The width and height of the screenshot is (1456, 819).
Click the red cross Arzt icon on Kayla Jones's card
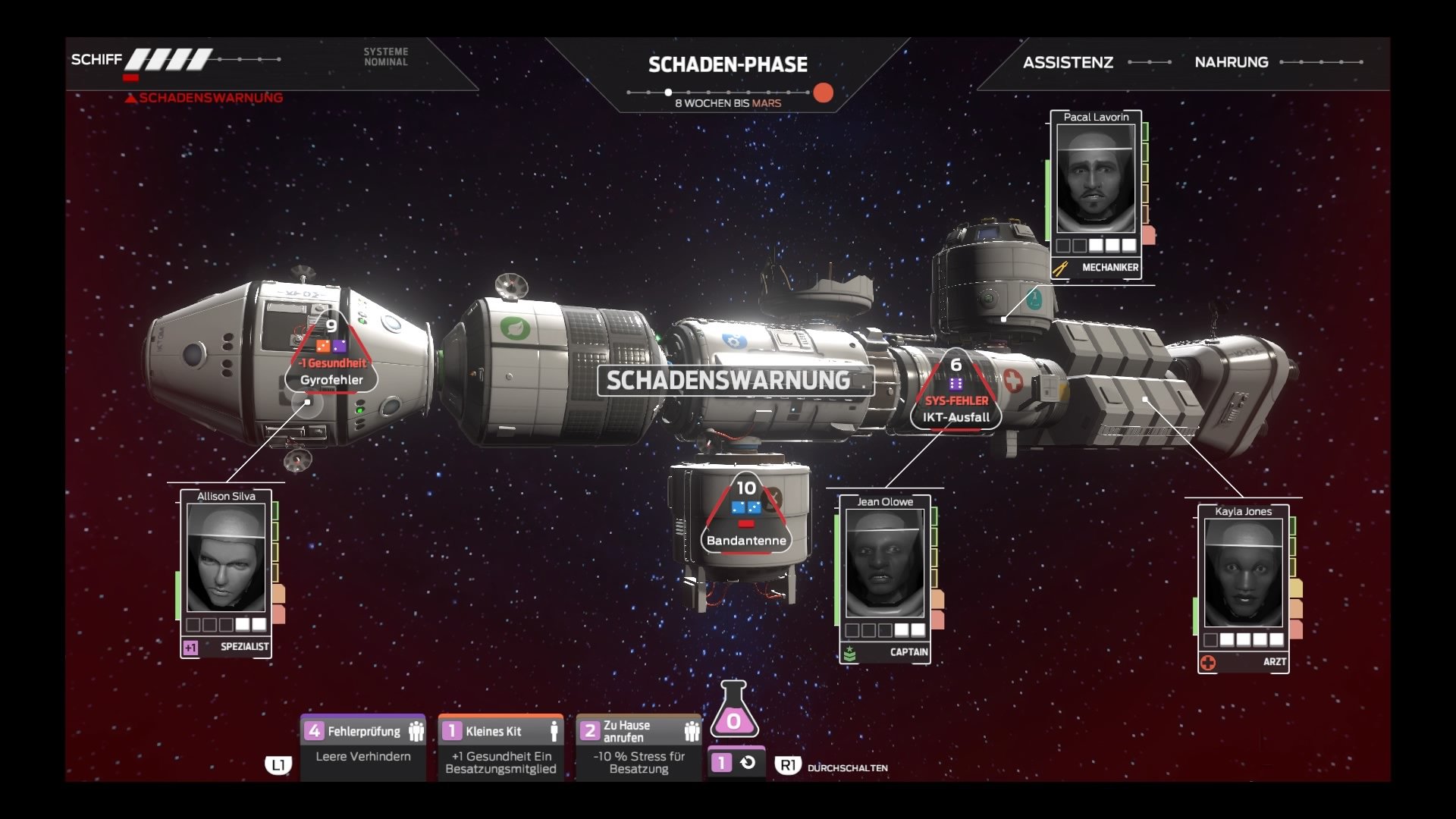point(1210,661)
